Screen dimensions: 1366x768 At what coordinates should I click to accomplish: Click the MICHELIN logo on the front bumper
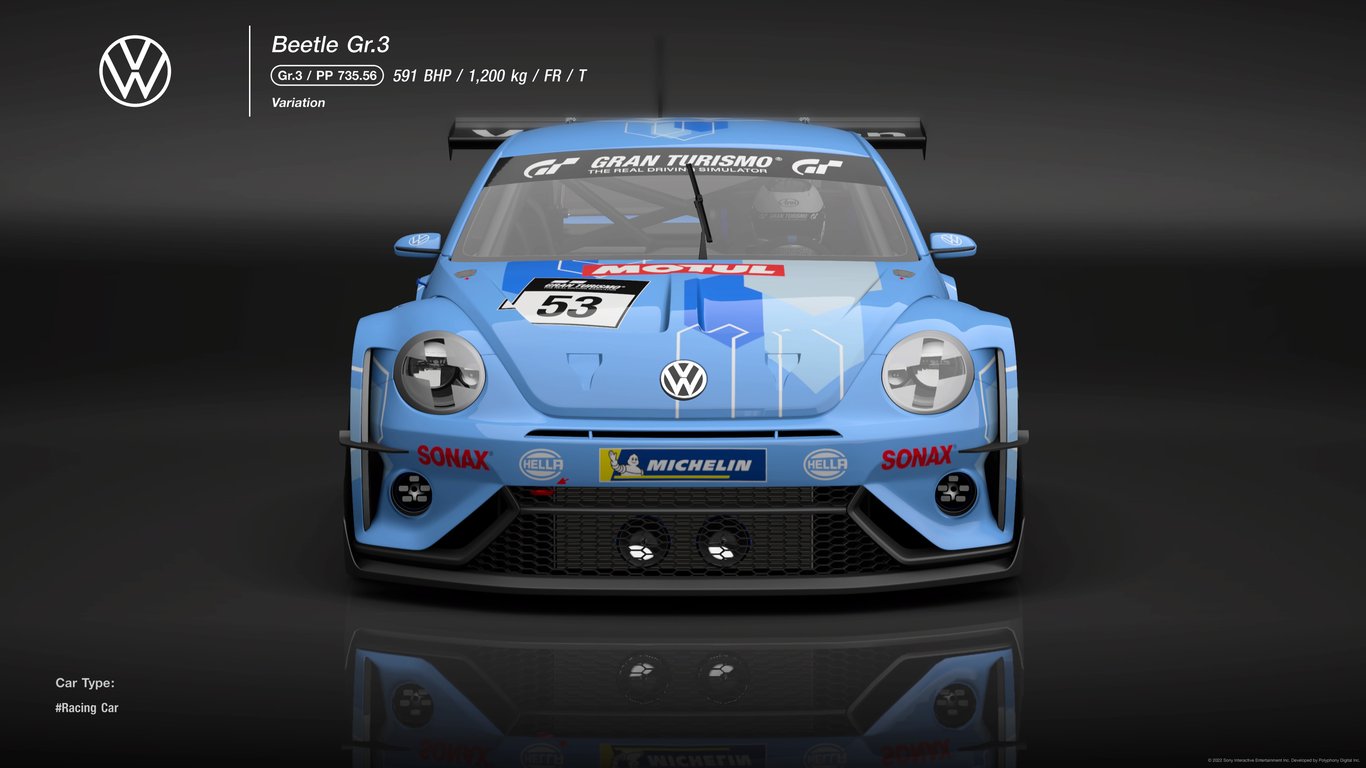pyautogui.click(x=683, y=466)
